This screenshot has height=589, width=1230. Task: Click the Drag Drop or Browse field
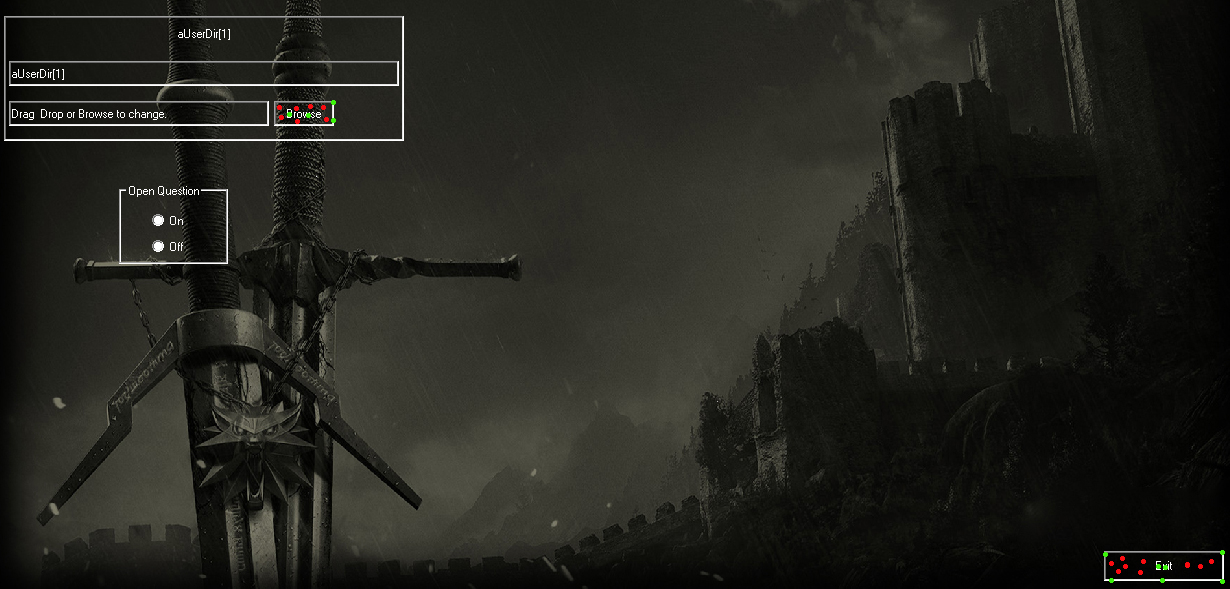tap(138, 114)
